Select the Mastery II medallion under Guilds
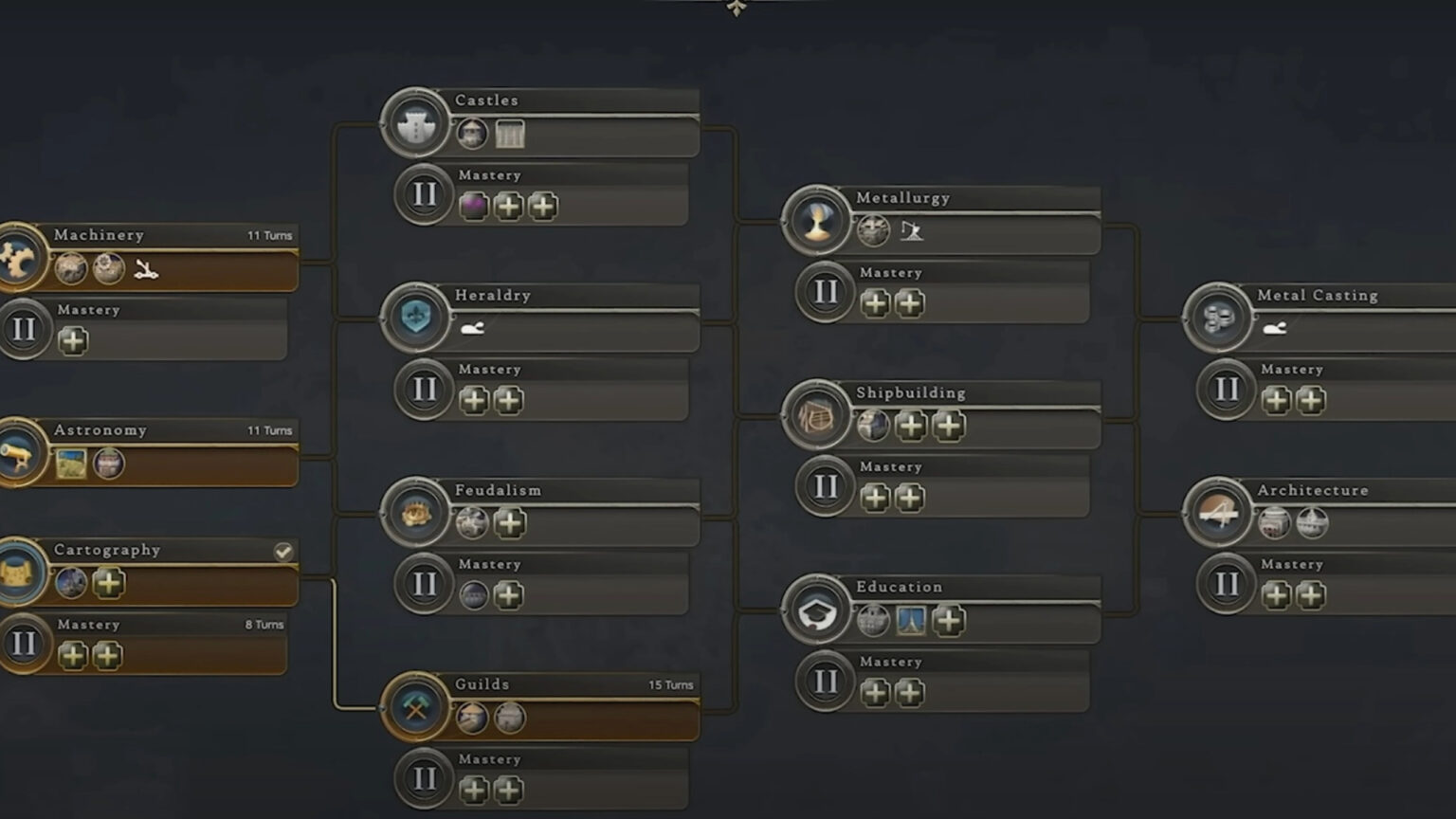1456x819 pixels. 424,778
